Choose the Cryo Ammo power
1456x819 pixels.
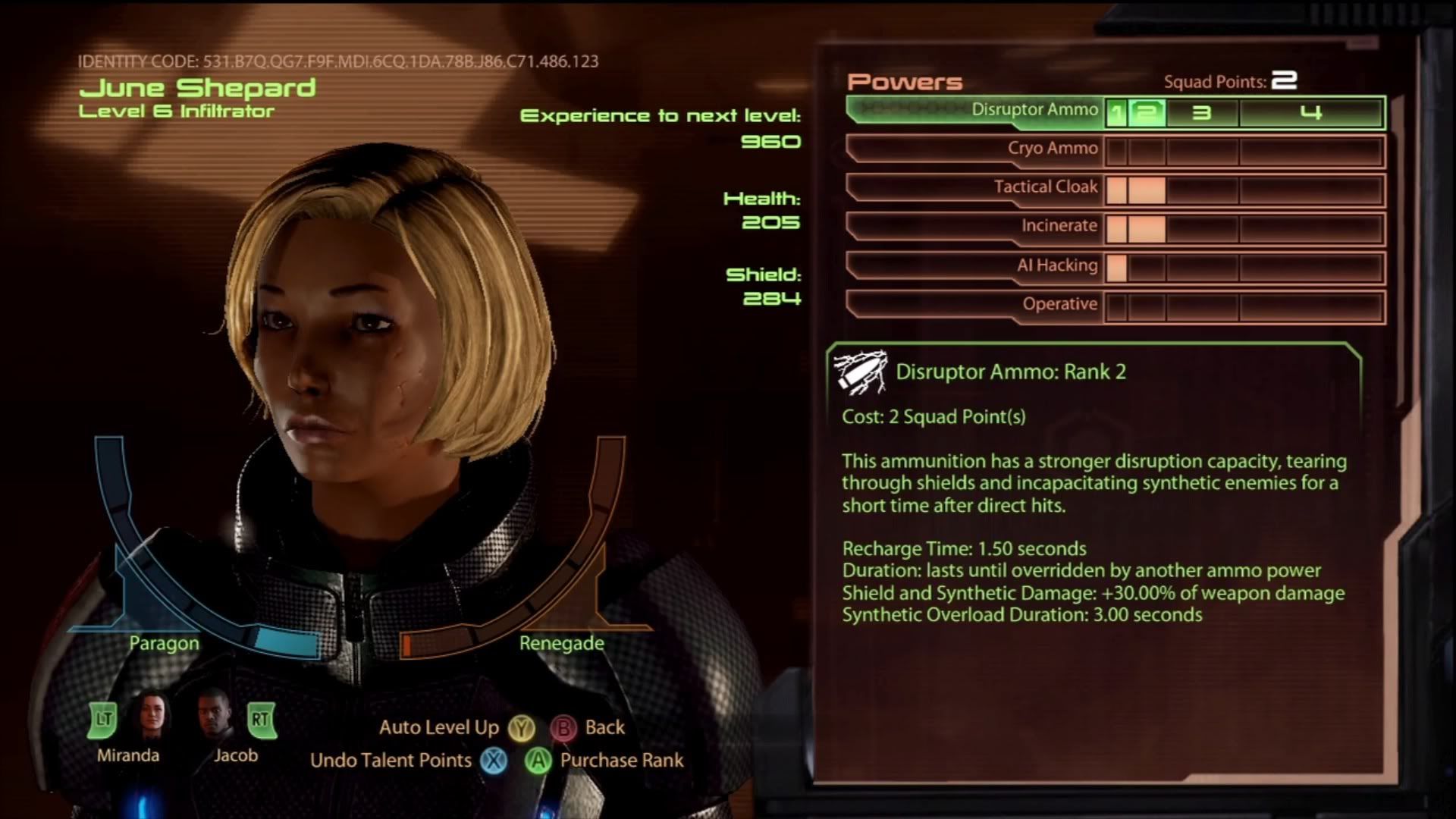pyautogui.click(x=1052, y=149)
